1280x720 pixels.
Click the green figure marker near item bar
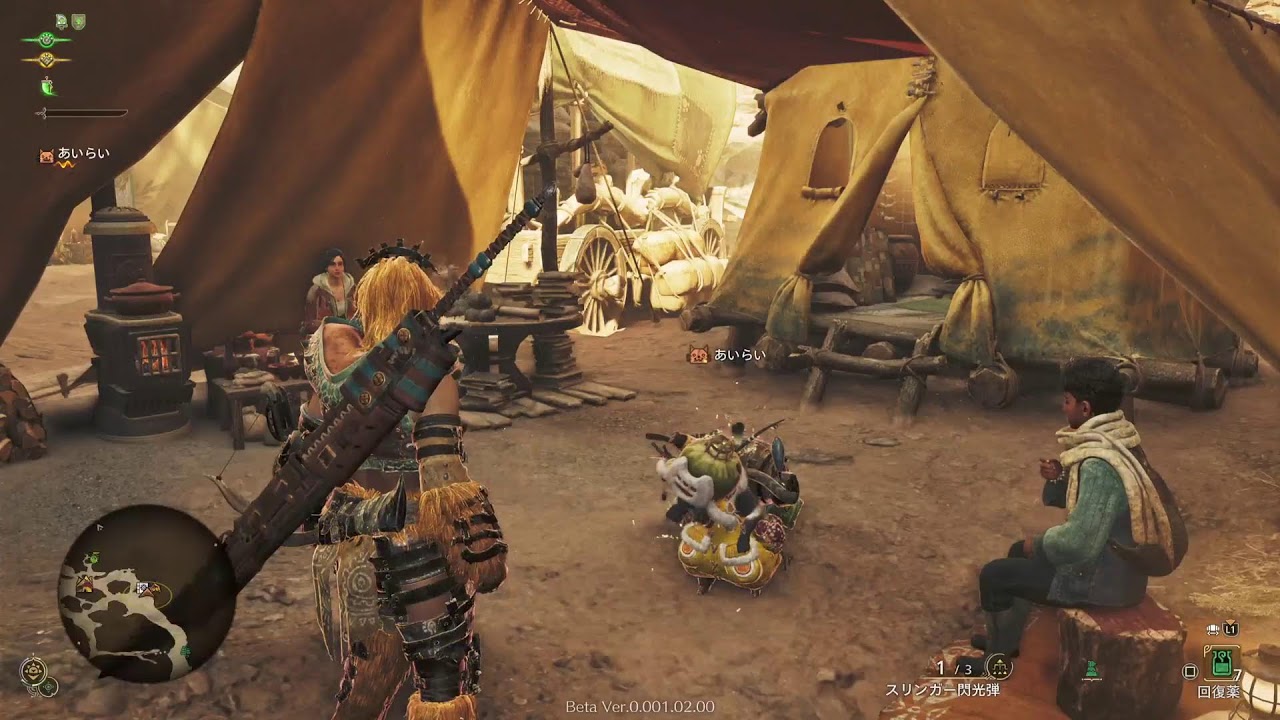[x=1092, y=667]
